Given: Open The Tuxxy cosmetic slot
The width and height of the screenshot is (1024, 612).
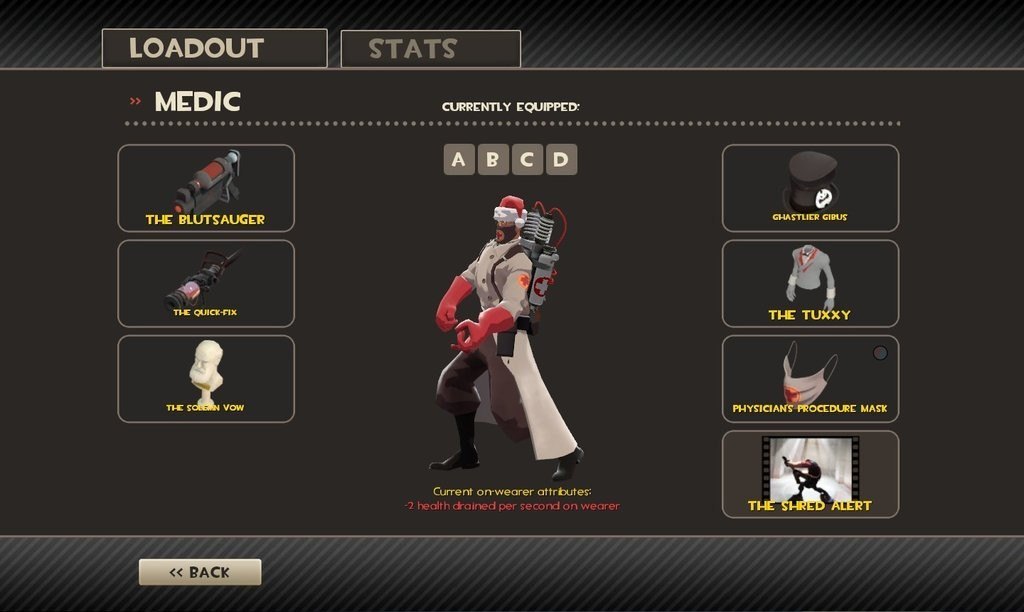Looking at the screenshot, I should 810,283.
